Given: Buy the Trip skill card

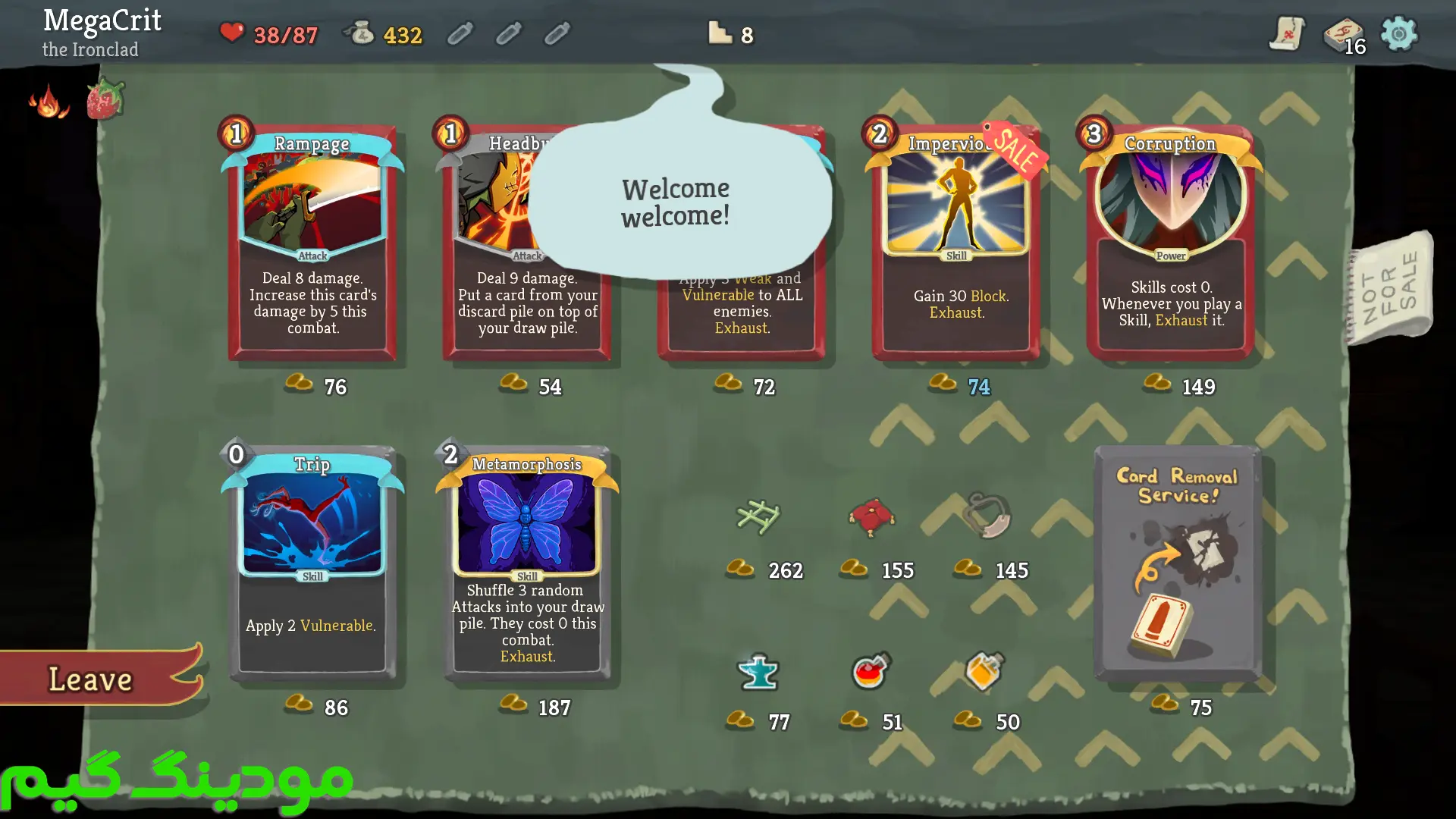Looking at the screenshot, I should coord(312,561).
